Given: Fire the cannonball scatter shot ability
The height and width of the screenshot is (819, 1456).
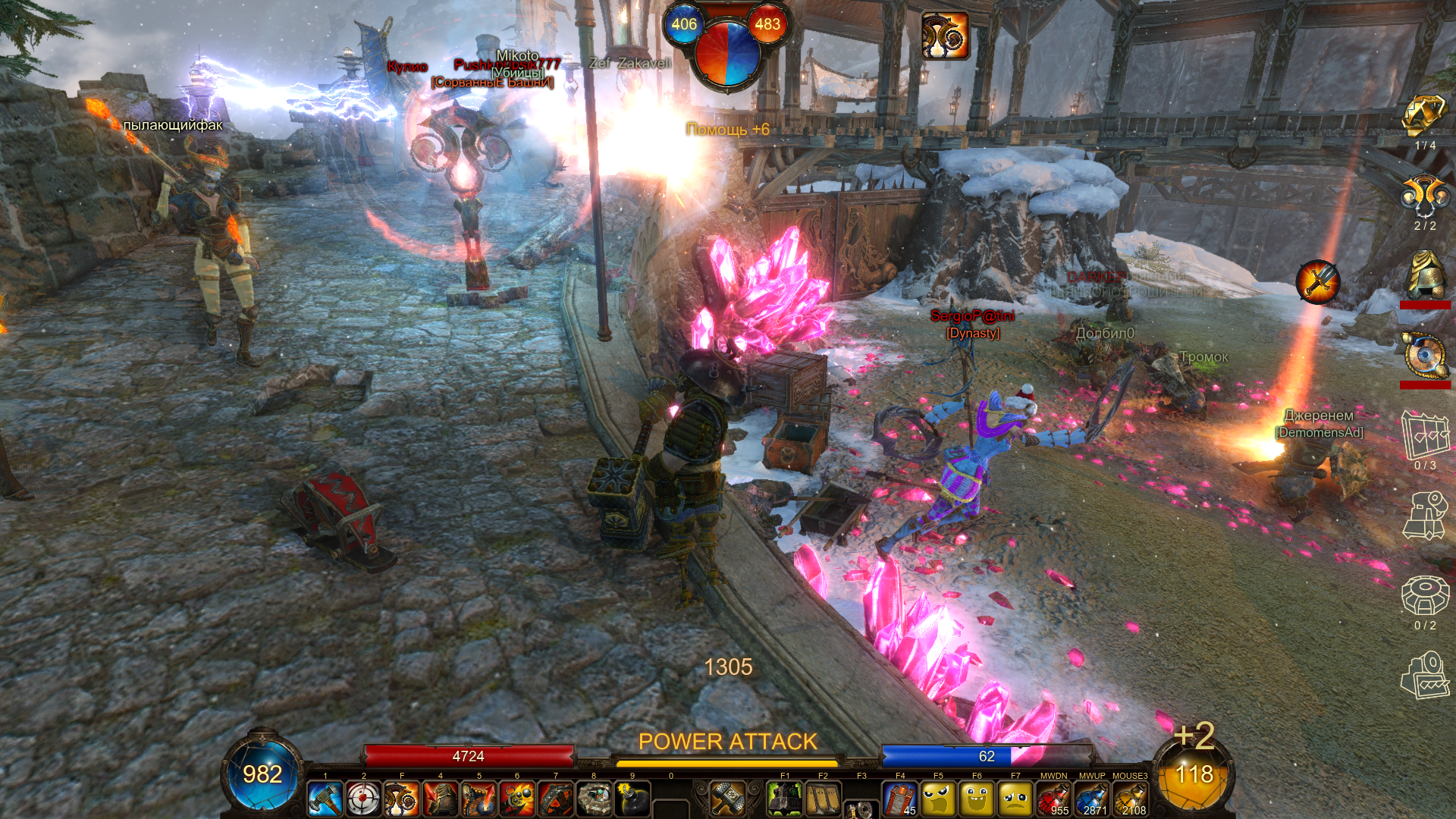Looking at the screenshot, I should click(517, 799).
